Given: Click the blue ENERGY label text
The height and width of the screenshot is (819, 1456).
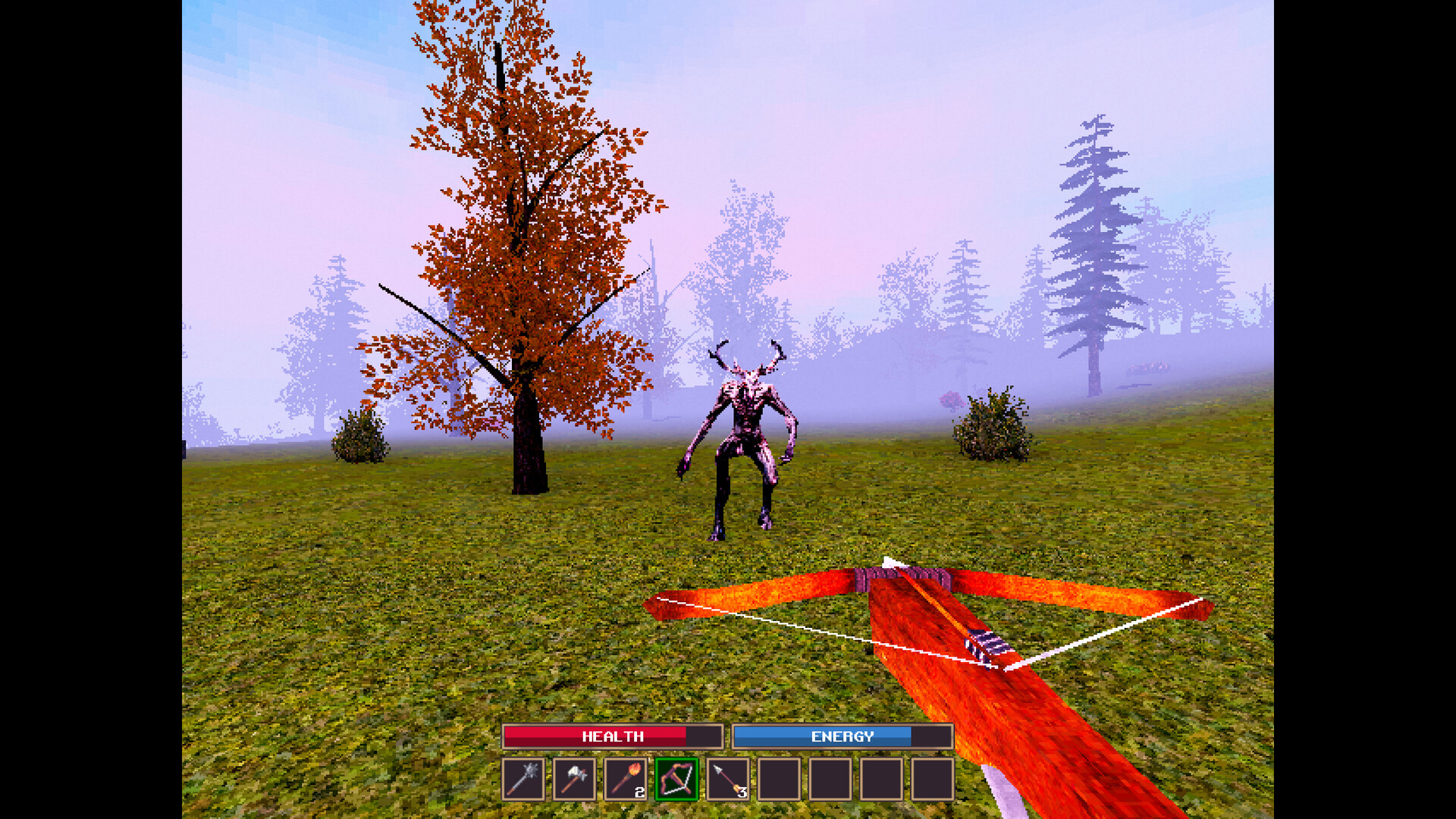Looking at the screenshot, I should [x=842, y=736].
